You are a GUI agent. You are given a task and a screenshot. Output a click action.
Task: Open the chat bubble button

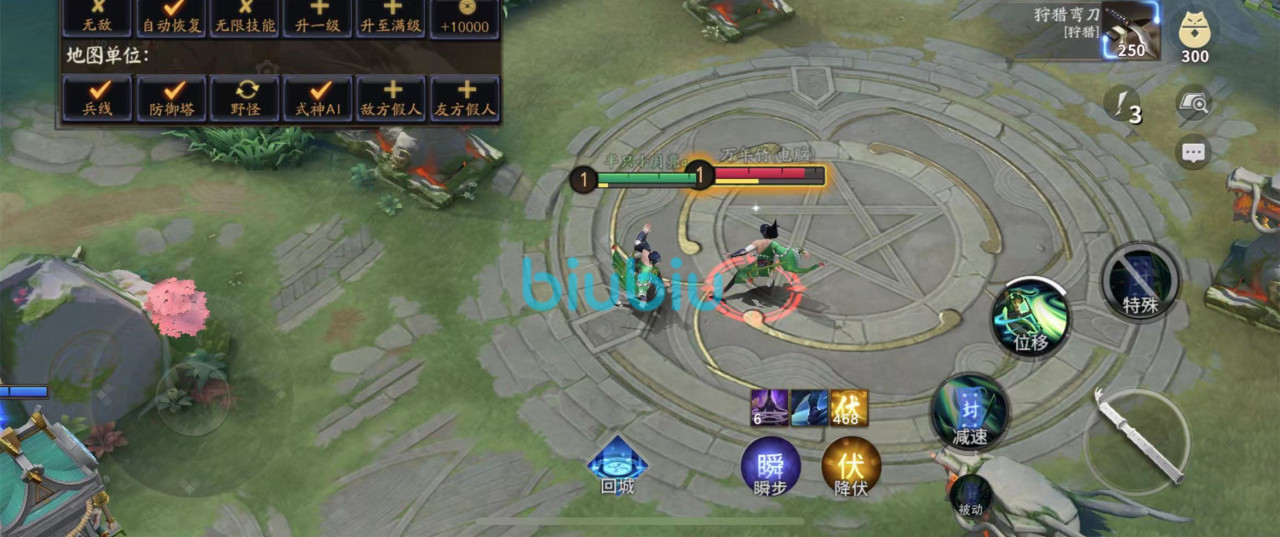1193,152
